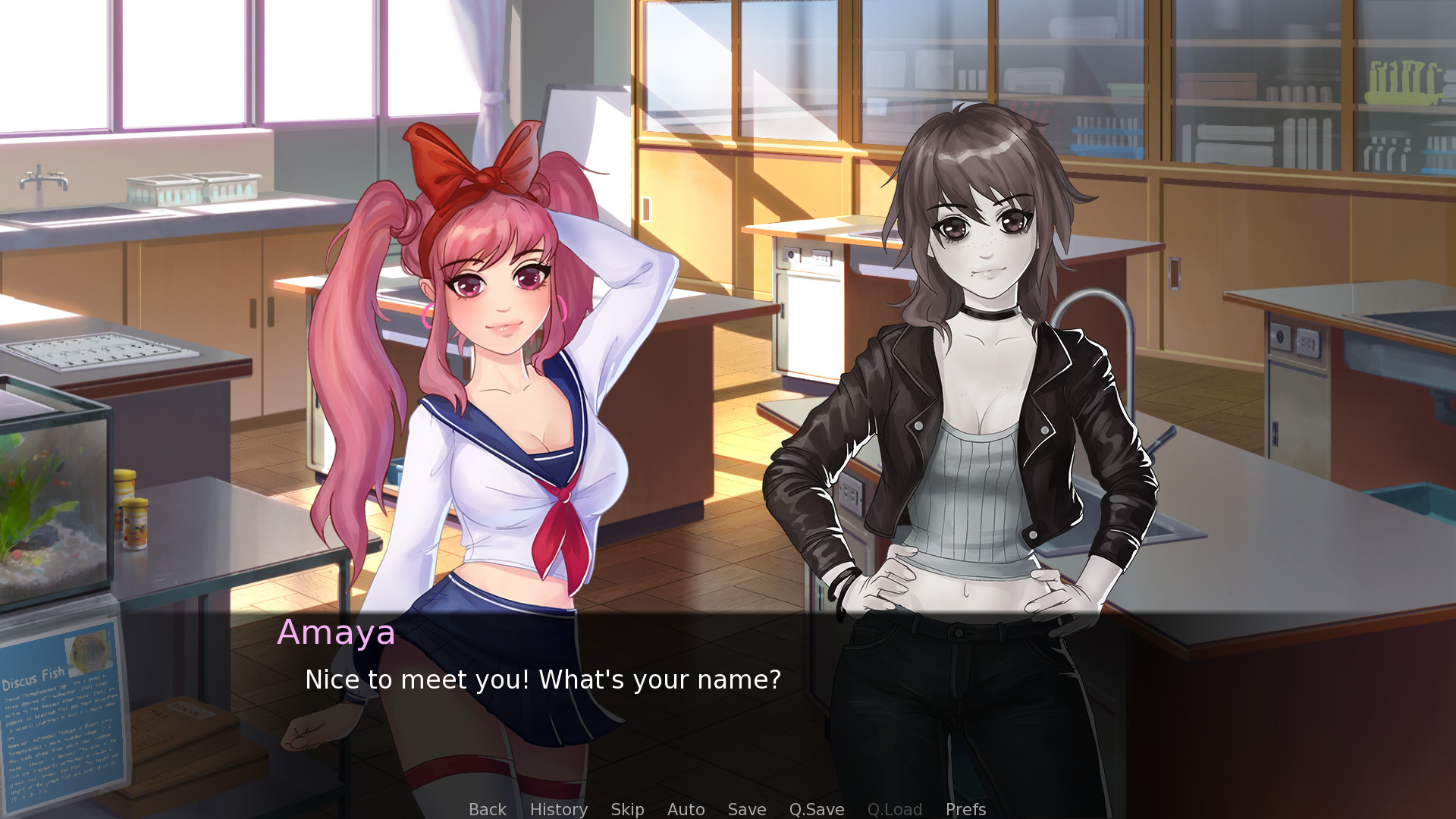Click Amaya's name label

click(337, 632)
